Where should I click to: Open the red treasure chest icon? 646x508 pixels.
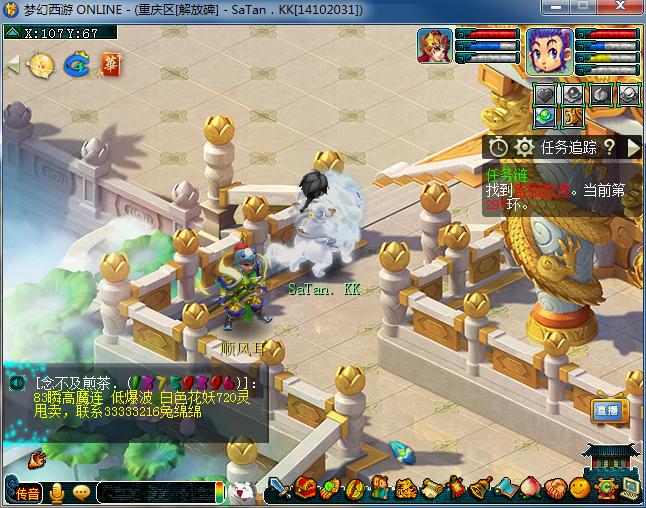pos(309,489)
